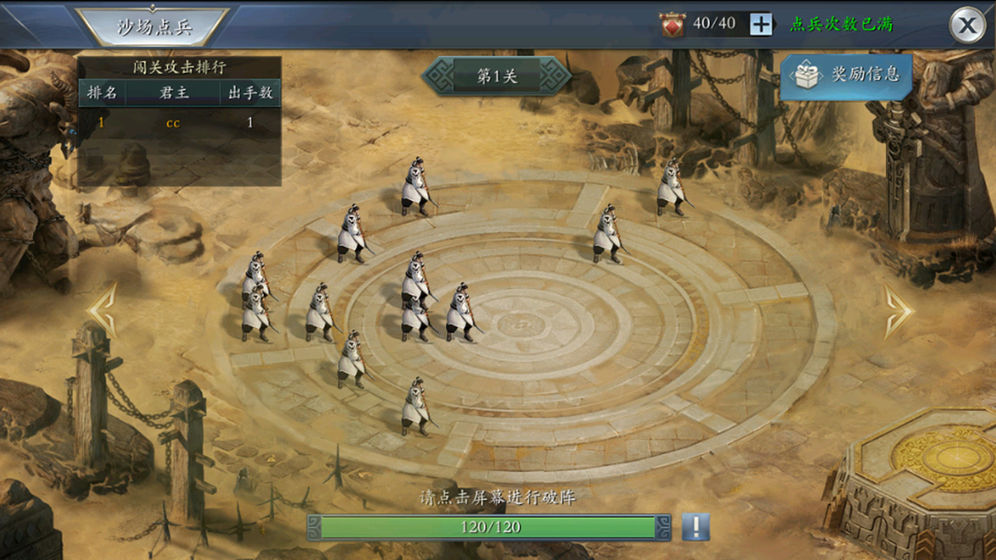Go to the previous stage with left arrow

pos(103,311)
